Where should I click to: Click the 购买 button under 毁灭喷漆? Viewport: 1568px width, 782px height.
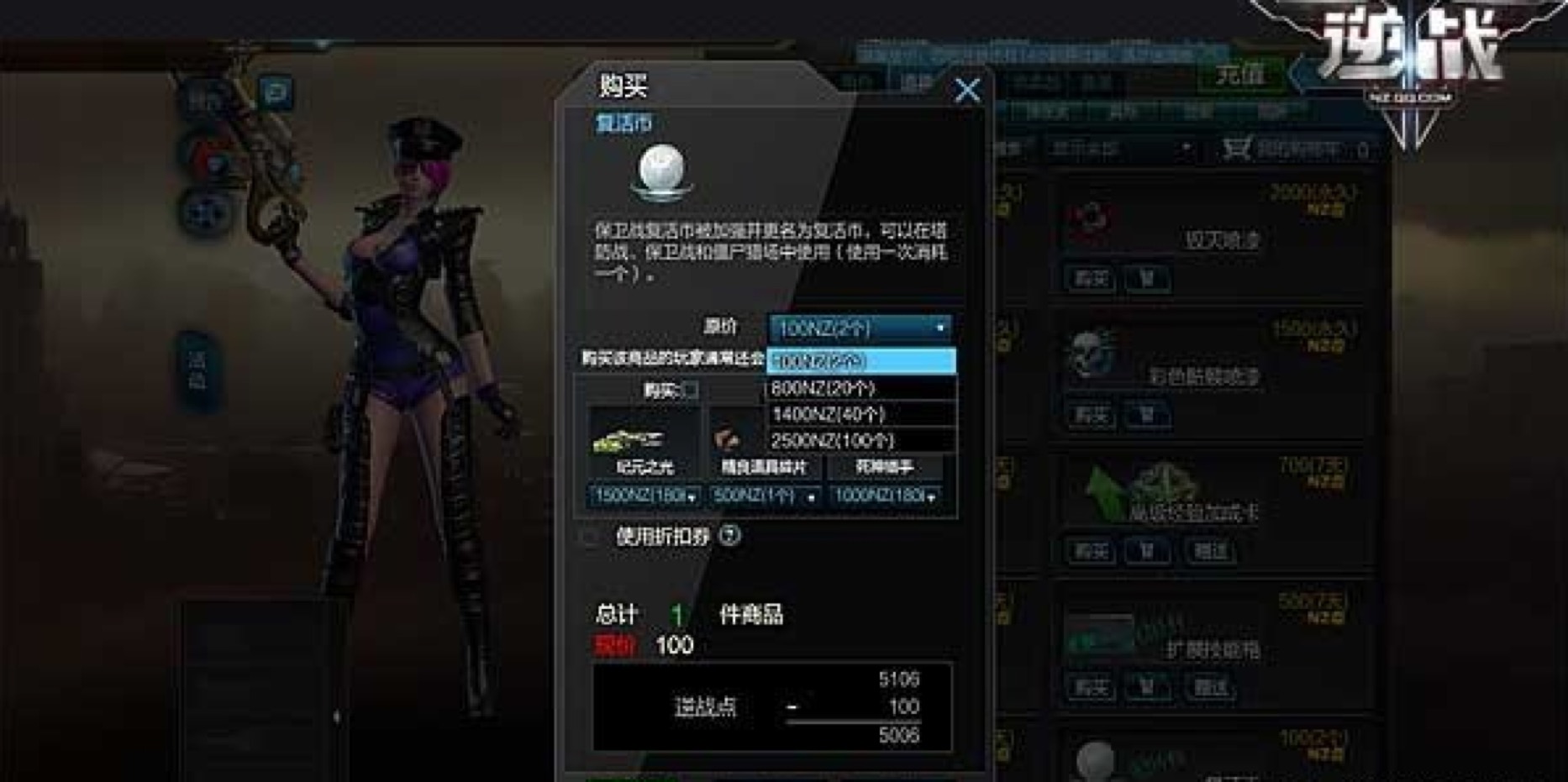click(x=1090, y=277)
